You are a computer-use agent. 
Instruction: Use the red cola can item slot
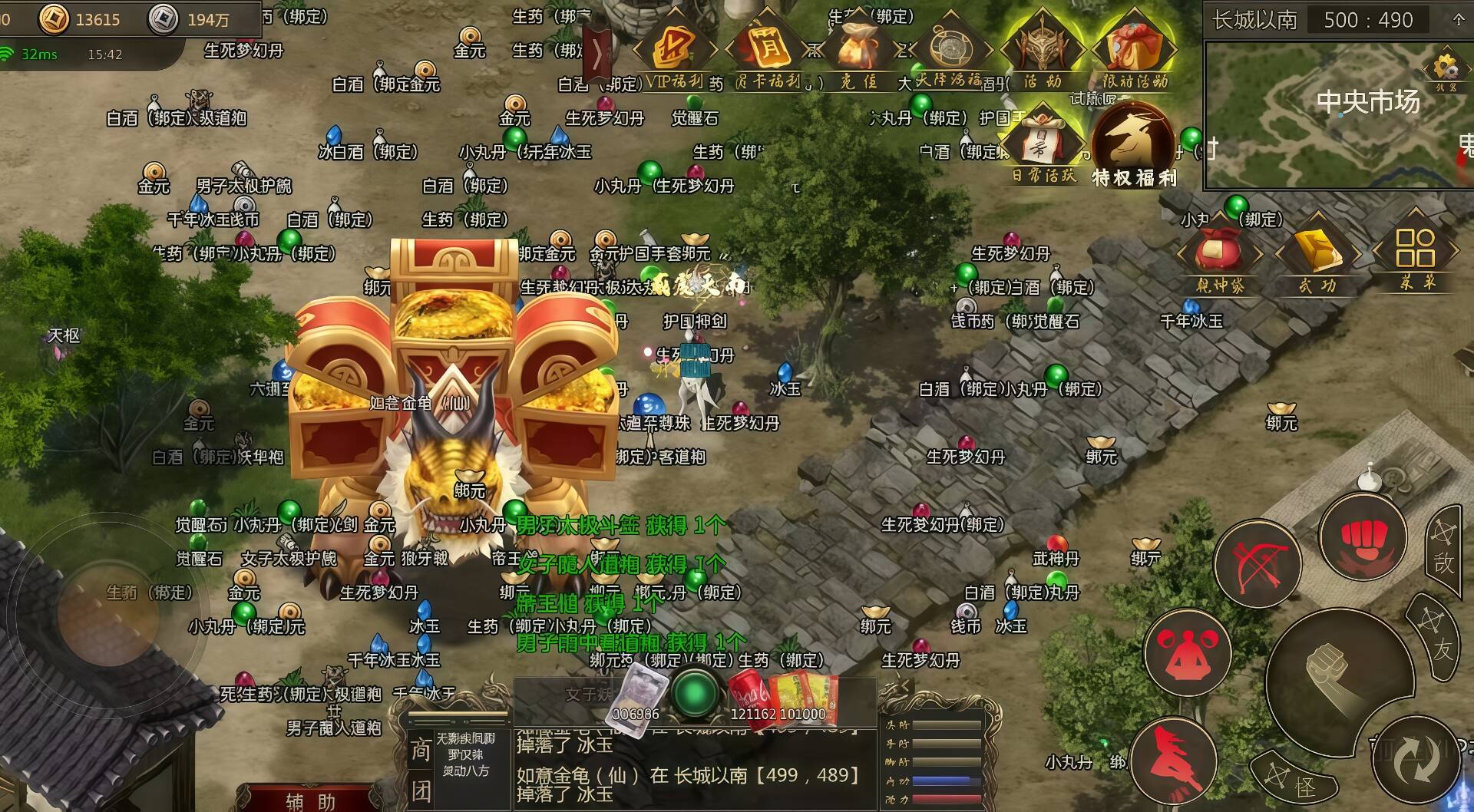coord(748,694)
